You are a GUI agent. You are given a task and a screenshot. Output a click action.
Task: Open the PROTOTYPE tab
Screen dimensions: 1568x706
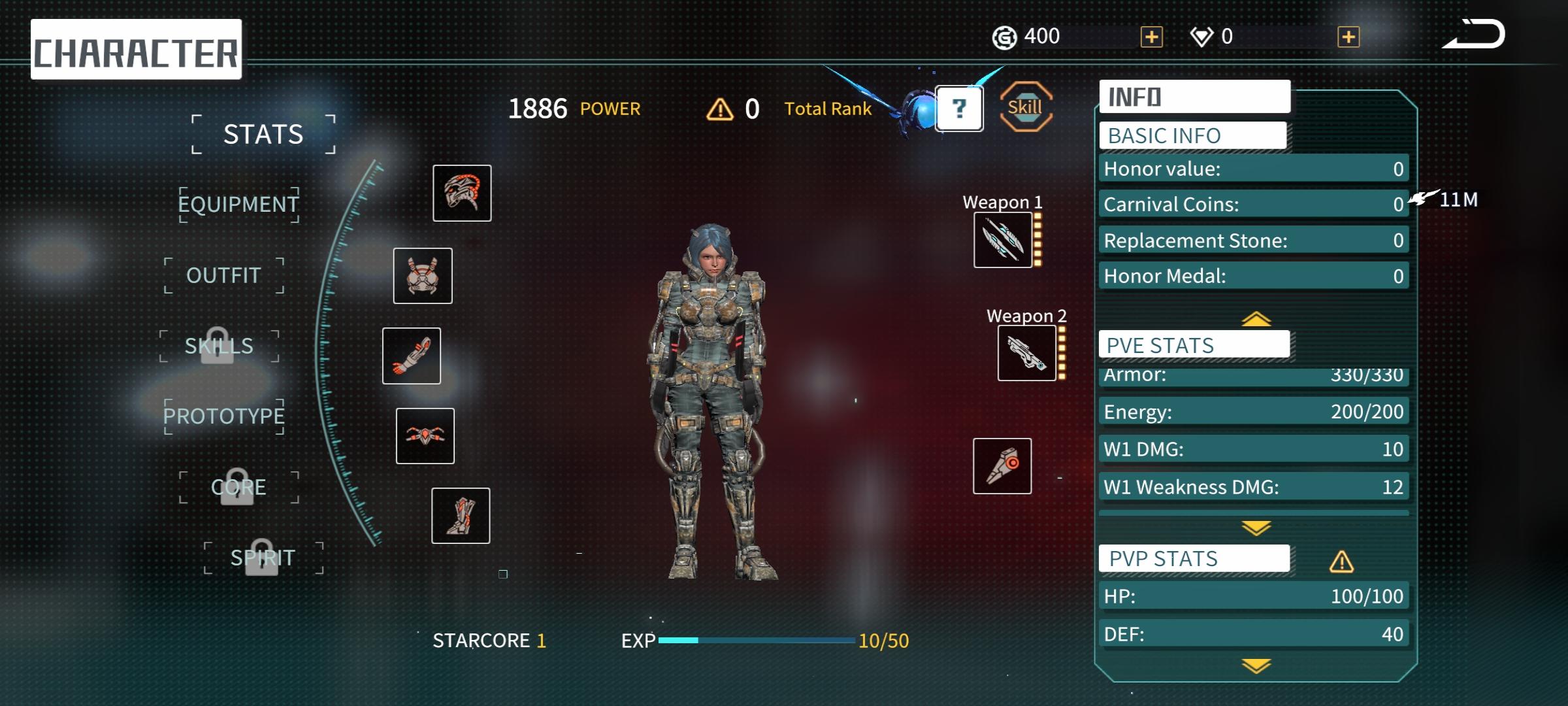coord(223,416)
